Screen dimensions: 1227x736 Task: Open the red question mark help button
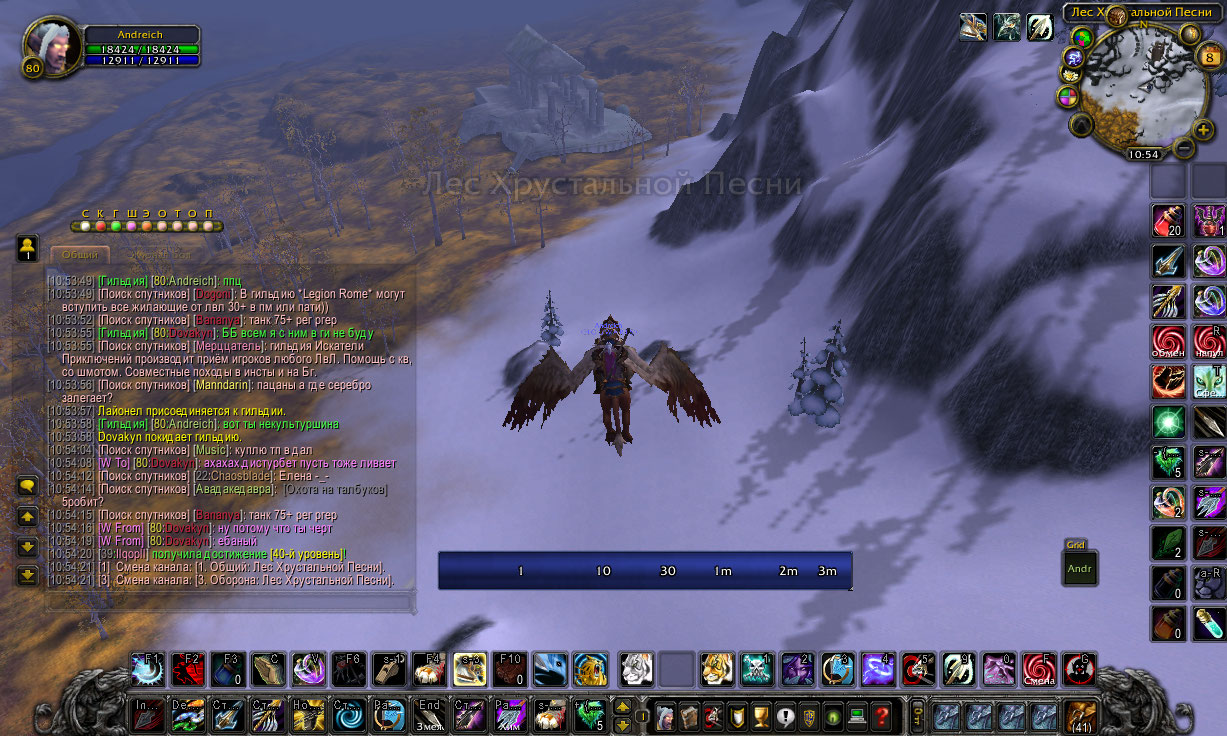coord(881,716)
